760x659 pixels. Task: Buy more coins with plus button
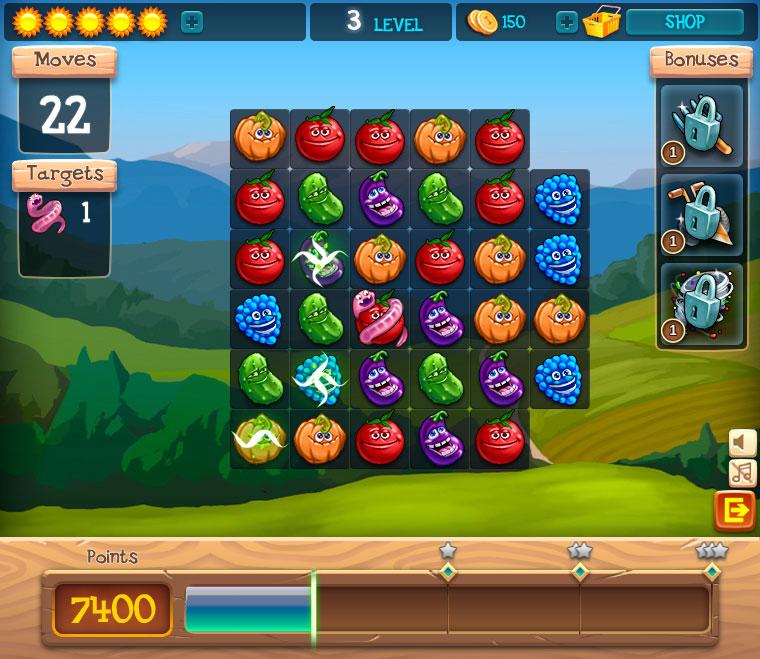pos(566,22)
